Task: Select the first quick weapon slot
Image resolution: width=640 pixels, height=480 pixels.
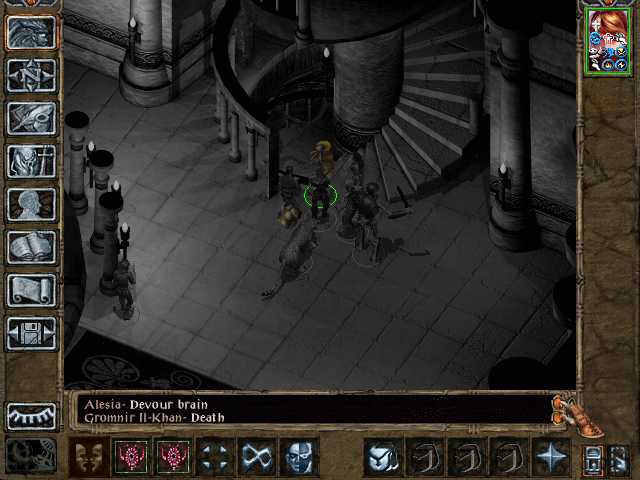Action: point(382,457)
